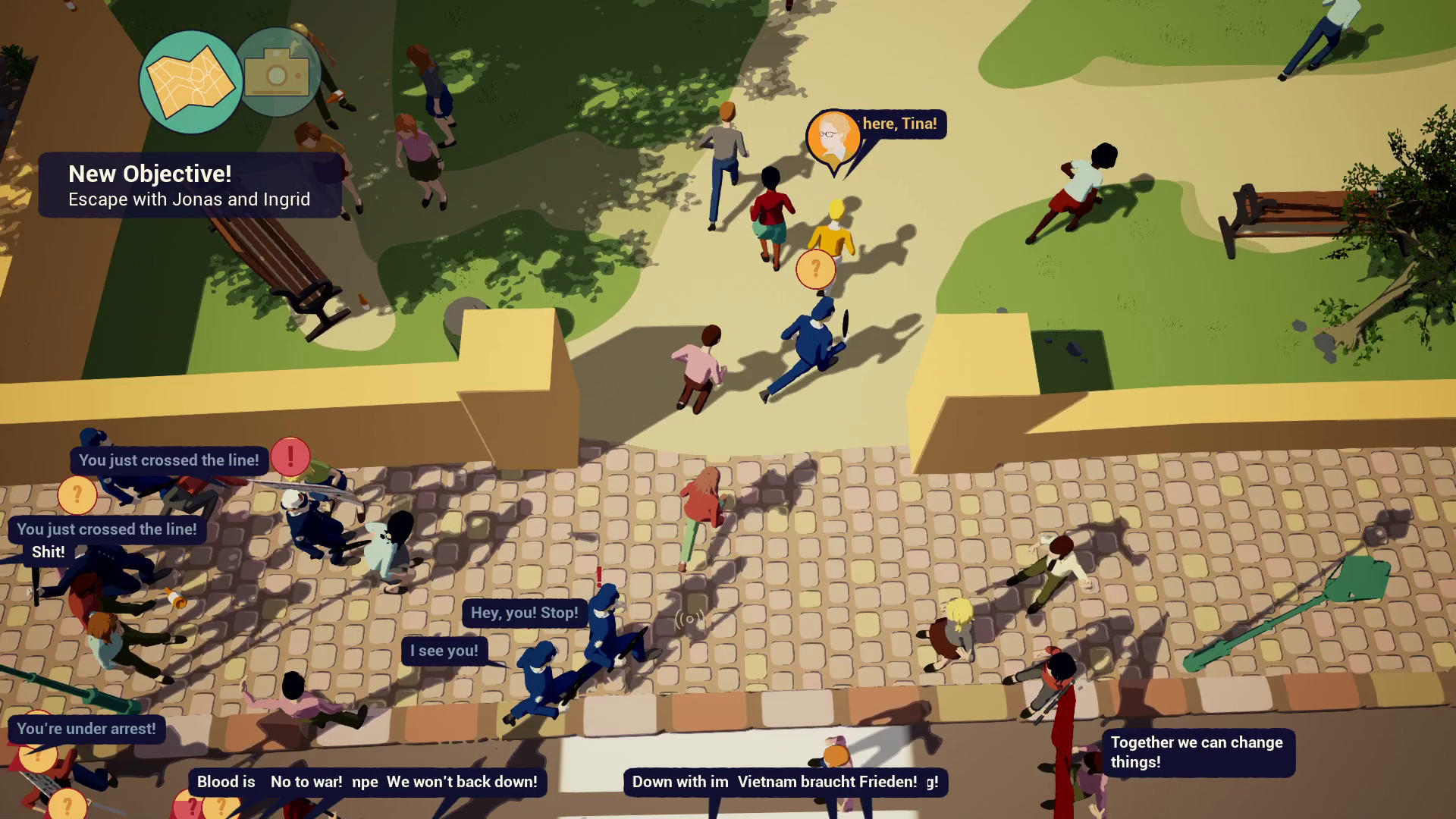This screenshot has width=1456, height=819.
Task: Click the 'Vietnam braucht Frieden!' protest chant text
Action: click(826, 781)
